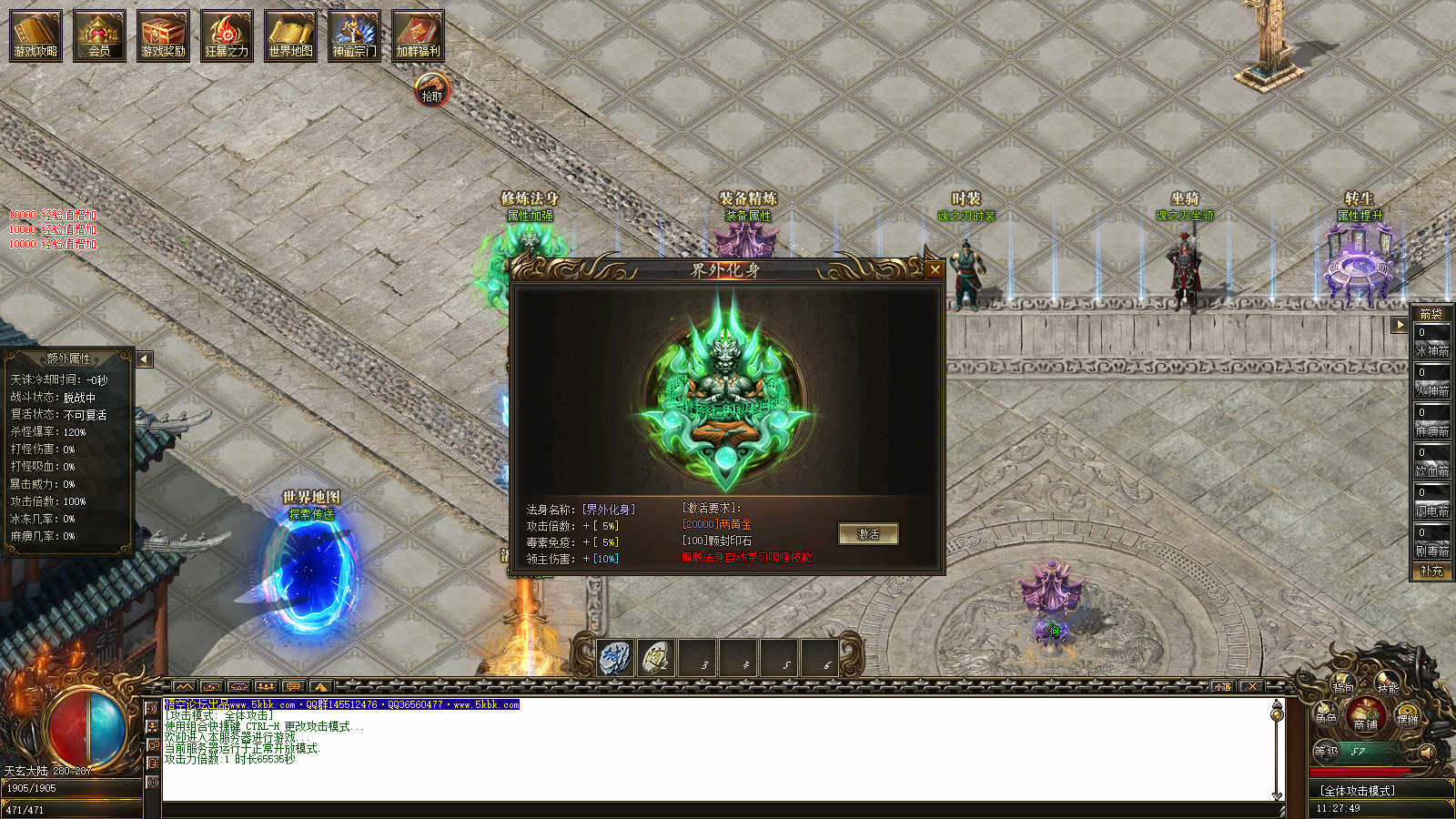Click the 补充 refill button
The image size is (1456, 819).
pyautogui.click(x=1431, y=571)
